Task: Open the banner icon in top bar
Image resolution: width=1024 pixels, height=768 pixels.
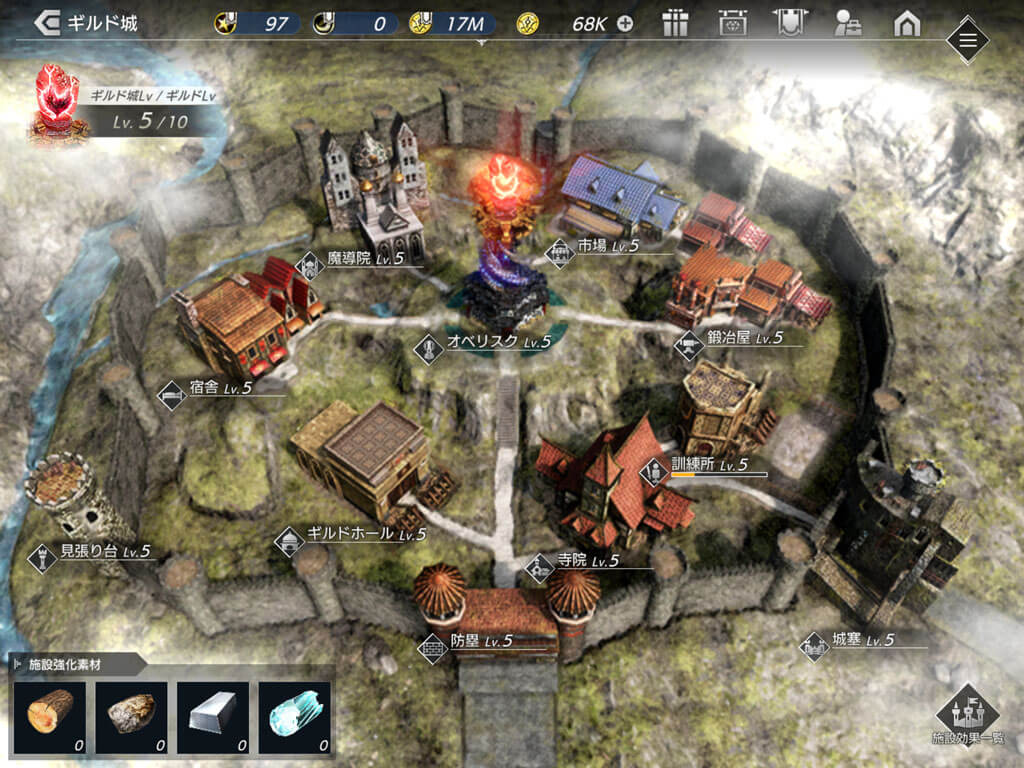Action: click(790, 23)
